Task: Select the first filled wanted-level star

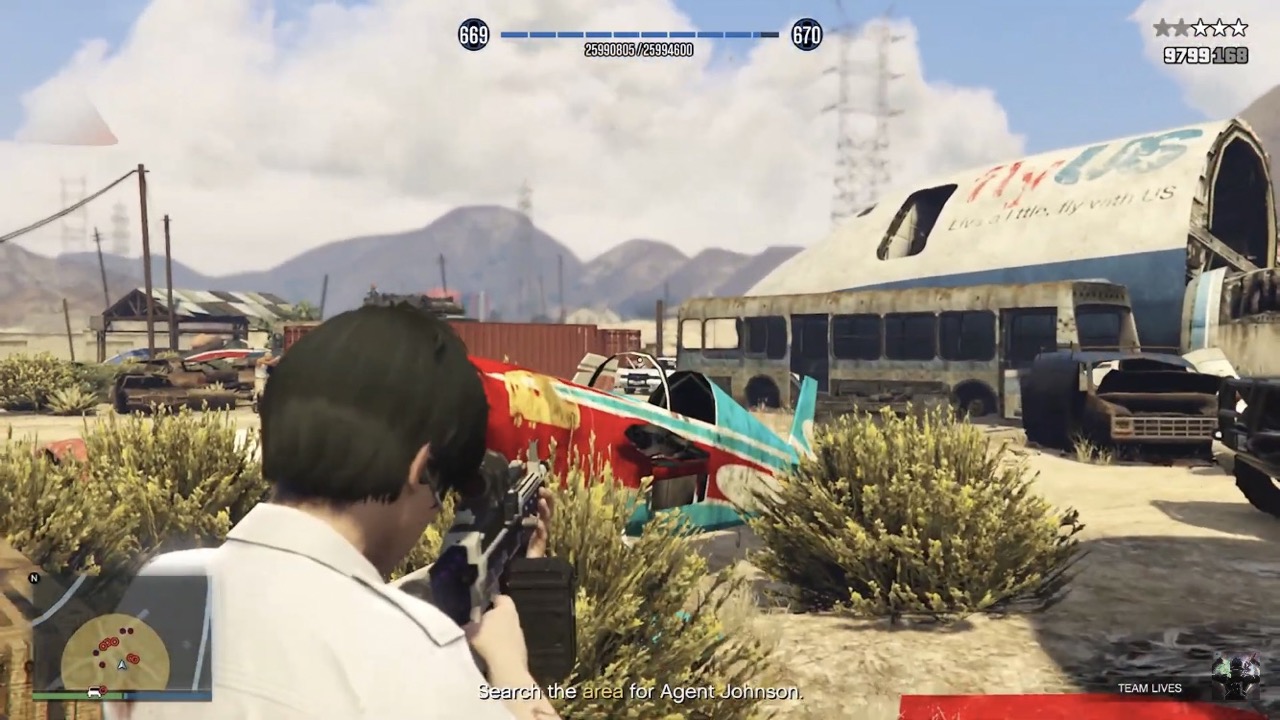Action: 1162,27
